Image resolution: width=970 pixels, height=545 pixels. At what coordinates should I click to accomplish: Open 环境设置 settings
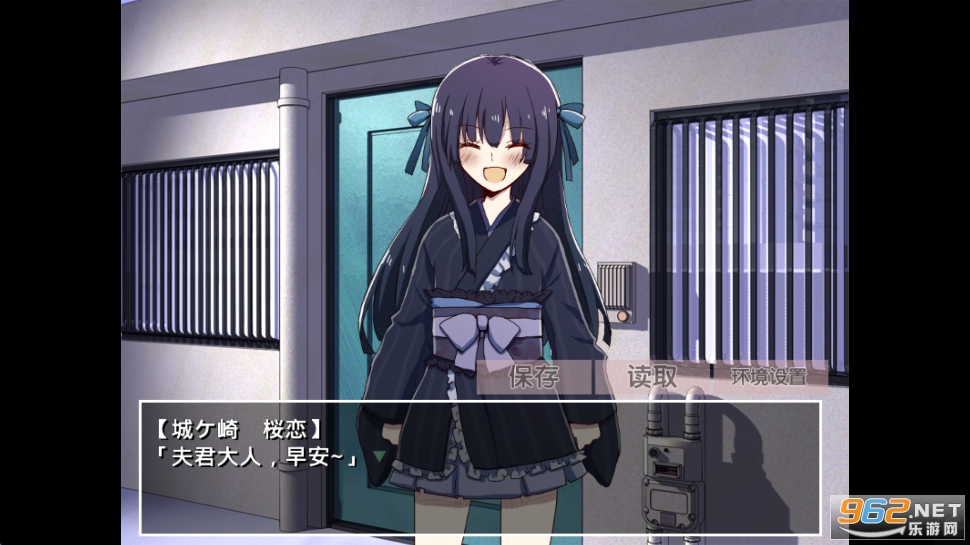click(766, 377)
